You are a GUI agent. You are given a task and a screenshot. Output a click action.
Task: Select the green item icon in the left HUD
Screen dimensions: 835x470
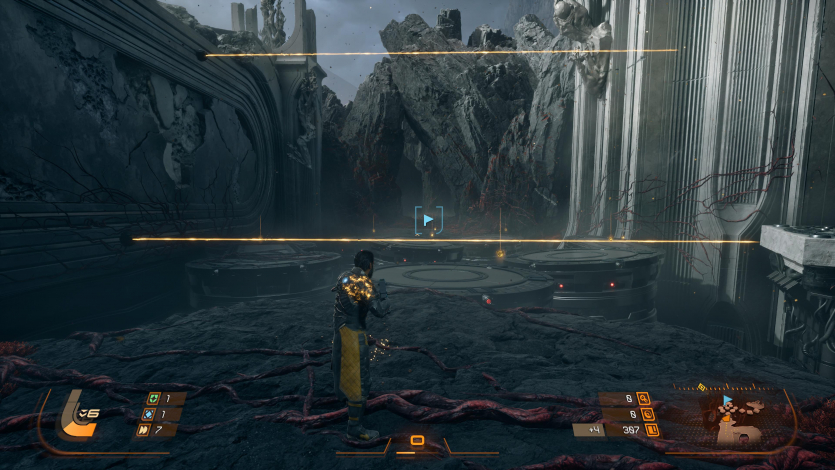153,398
